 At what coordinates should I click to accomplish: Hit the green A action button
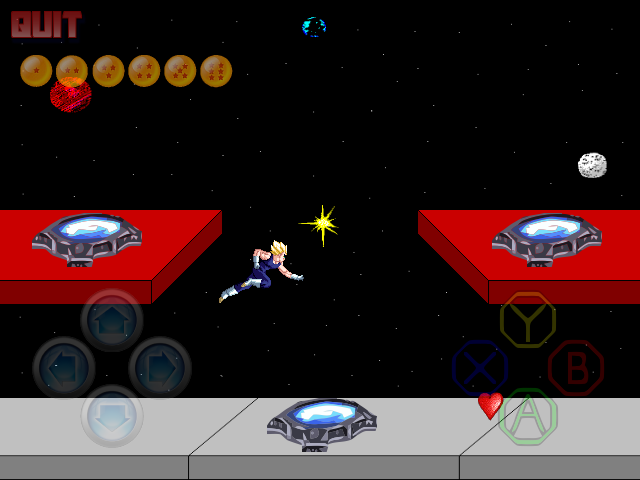527,415
